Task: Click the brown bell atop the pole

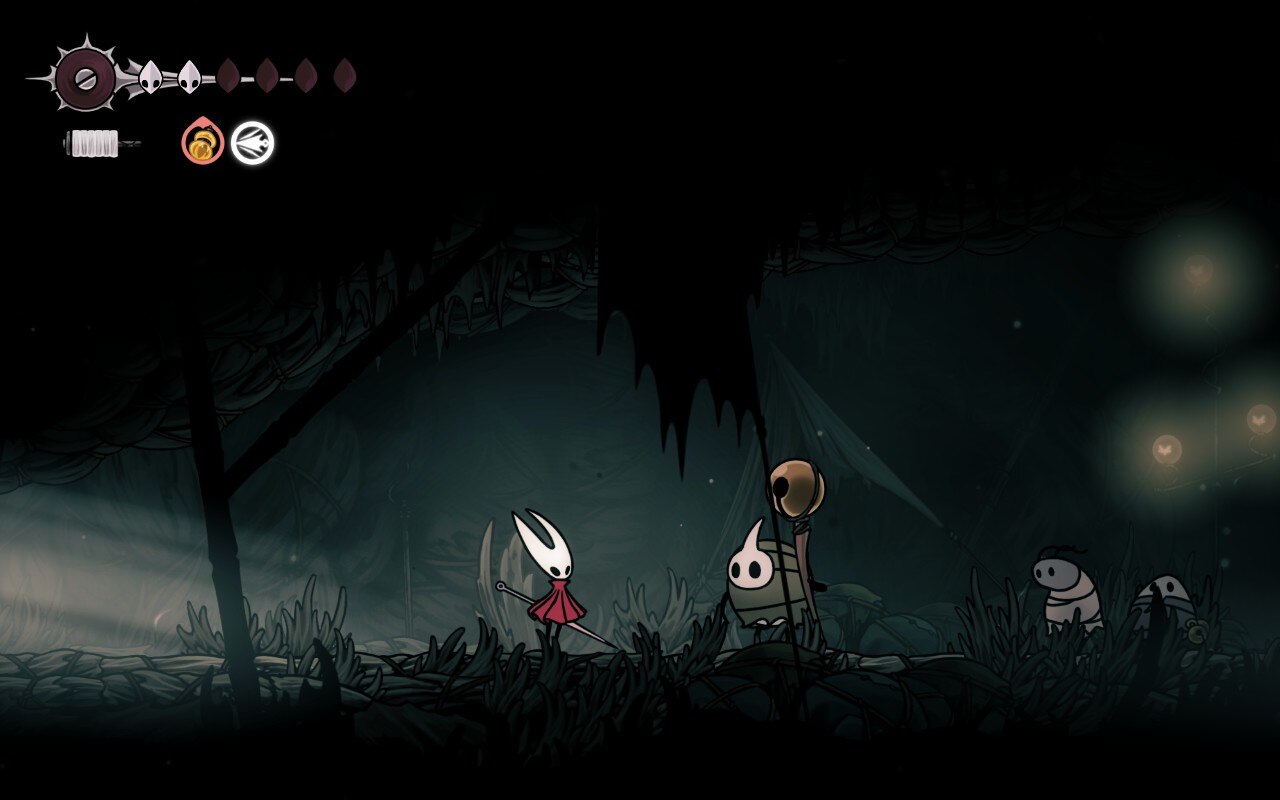Action: [795, 485]
